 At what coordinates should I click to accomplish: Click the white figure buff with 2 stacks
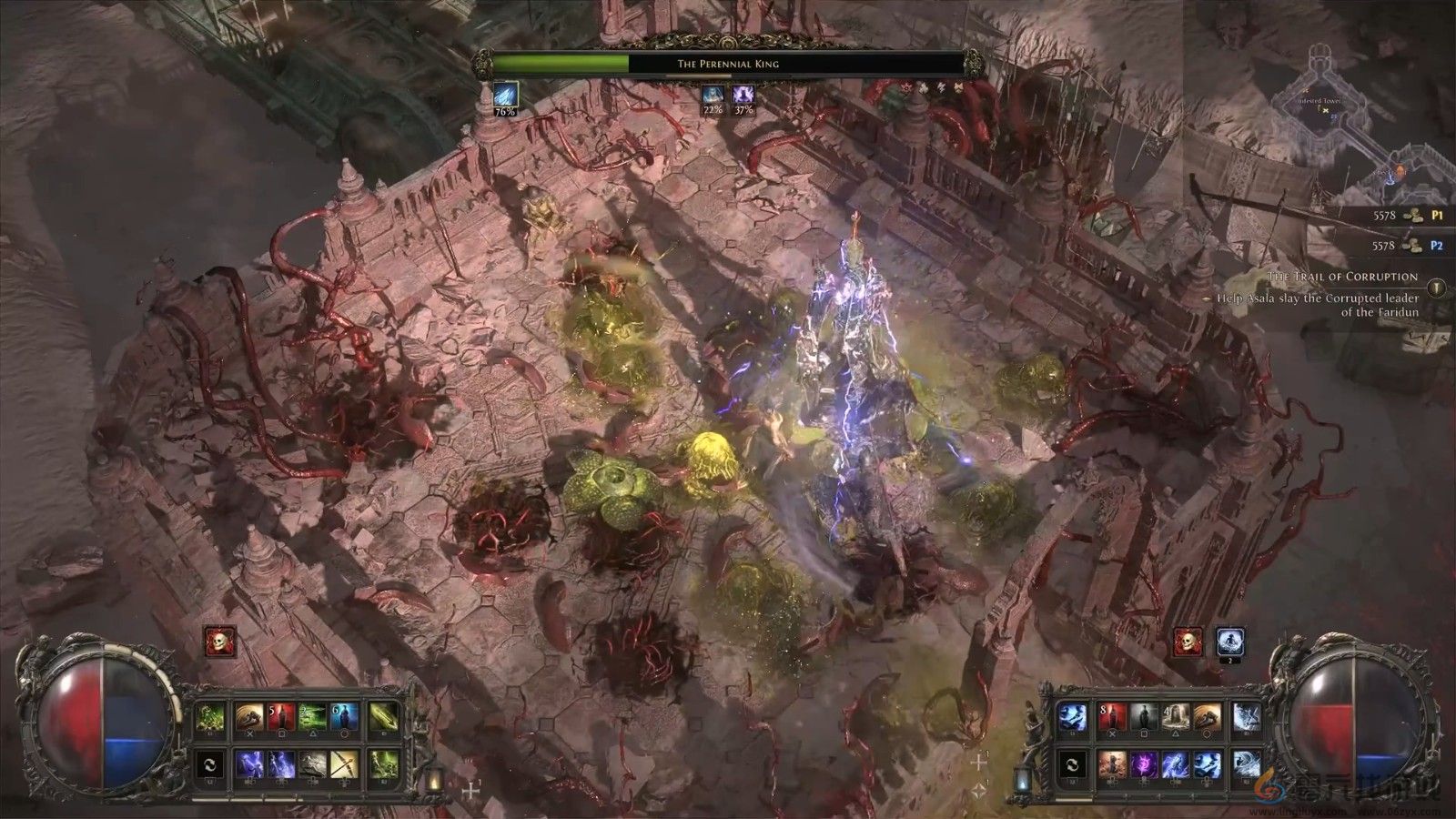point(1230,642)
